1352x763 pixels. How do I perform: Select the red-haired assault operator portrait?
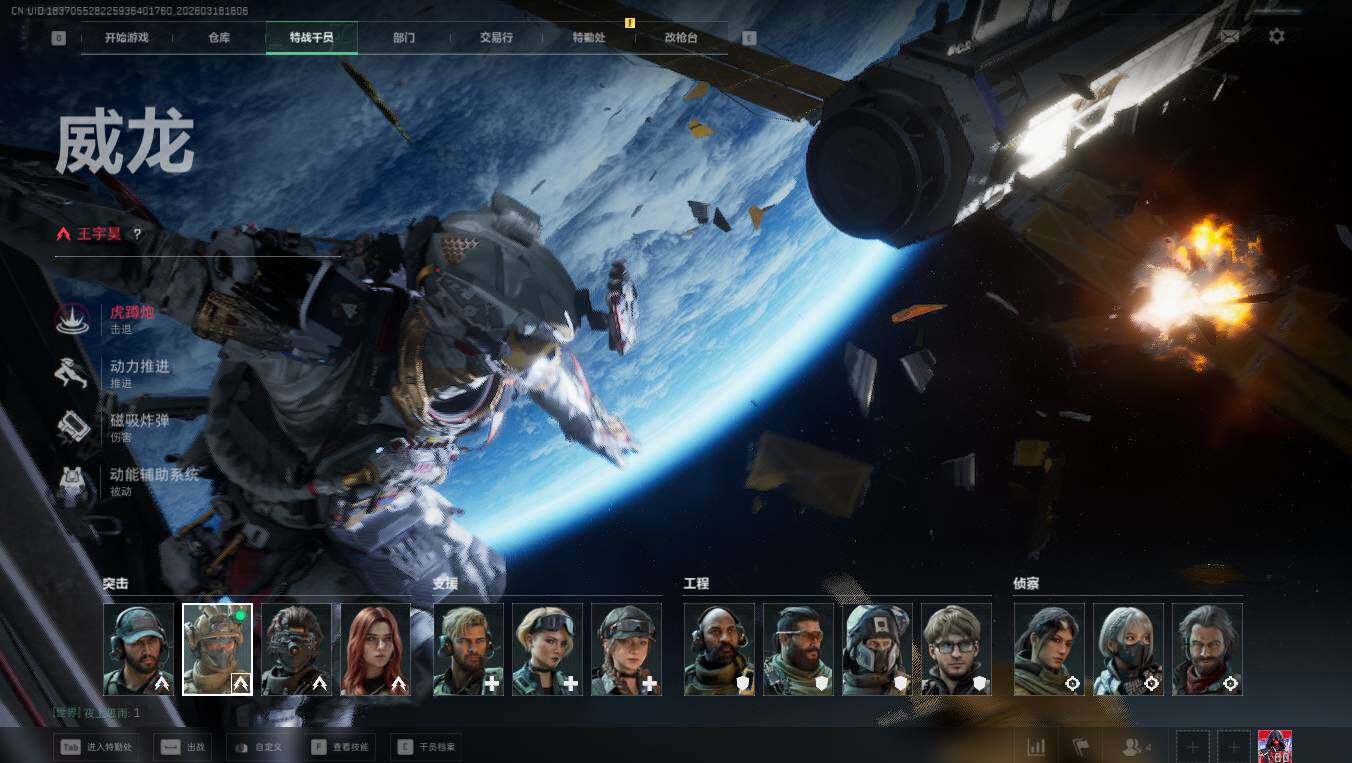376,649
